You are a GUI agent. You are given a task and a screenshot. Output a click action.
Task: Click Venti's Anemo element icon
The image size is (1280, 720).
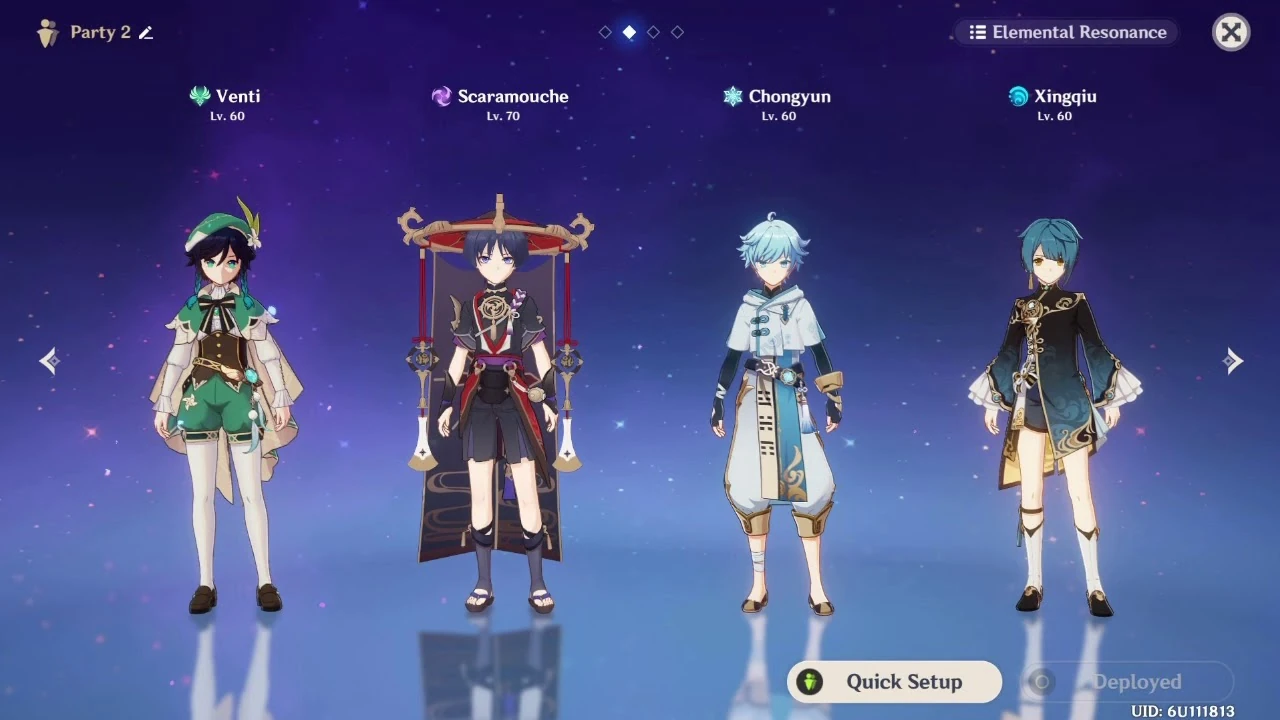click(200, 96)
